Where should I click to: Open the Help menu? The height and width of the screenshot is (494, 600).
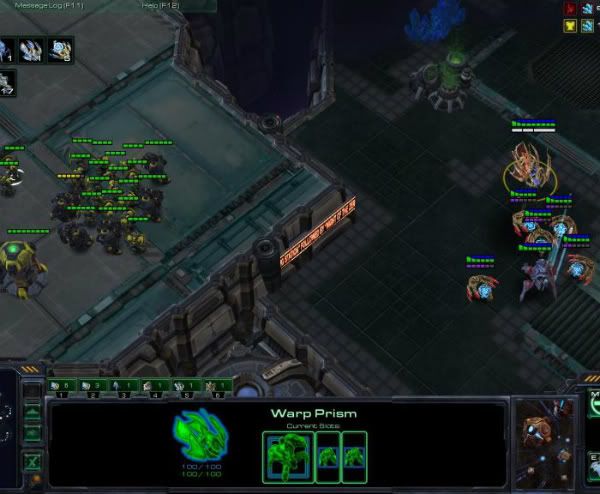160,5
